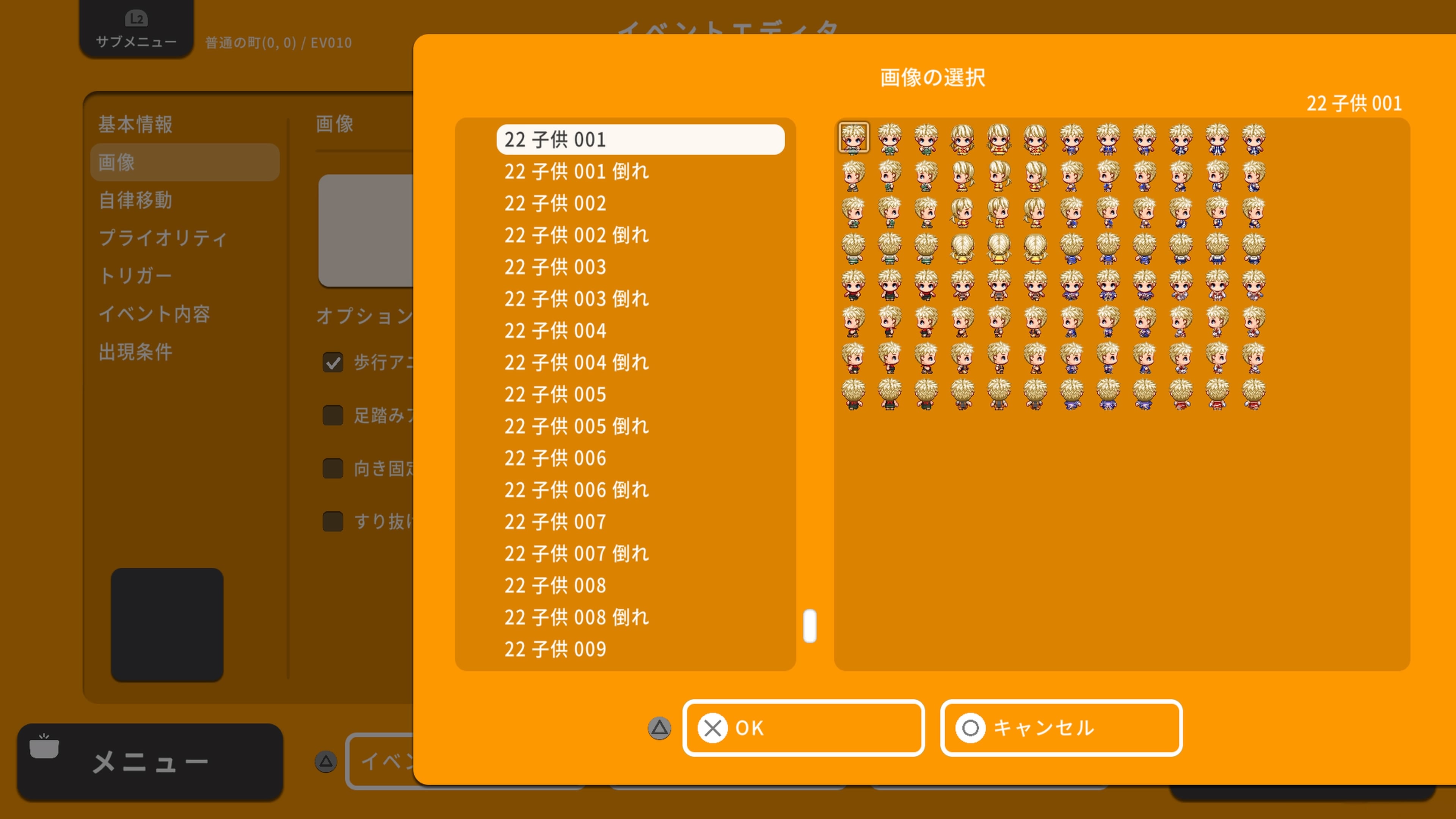Enable the 向き固定 checkbox
This screenshot has height=819, width=1456.
[333, 469]
